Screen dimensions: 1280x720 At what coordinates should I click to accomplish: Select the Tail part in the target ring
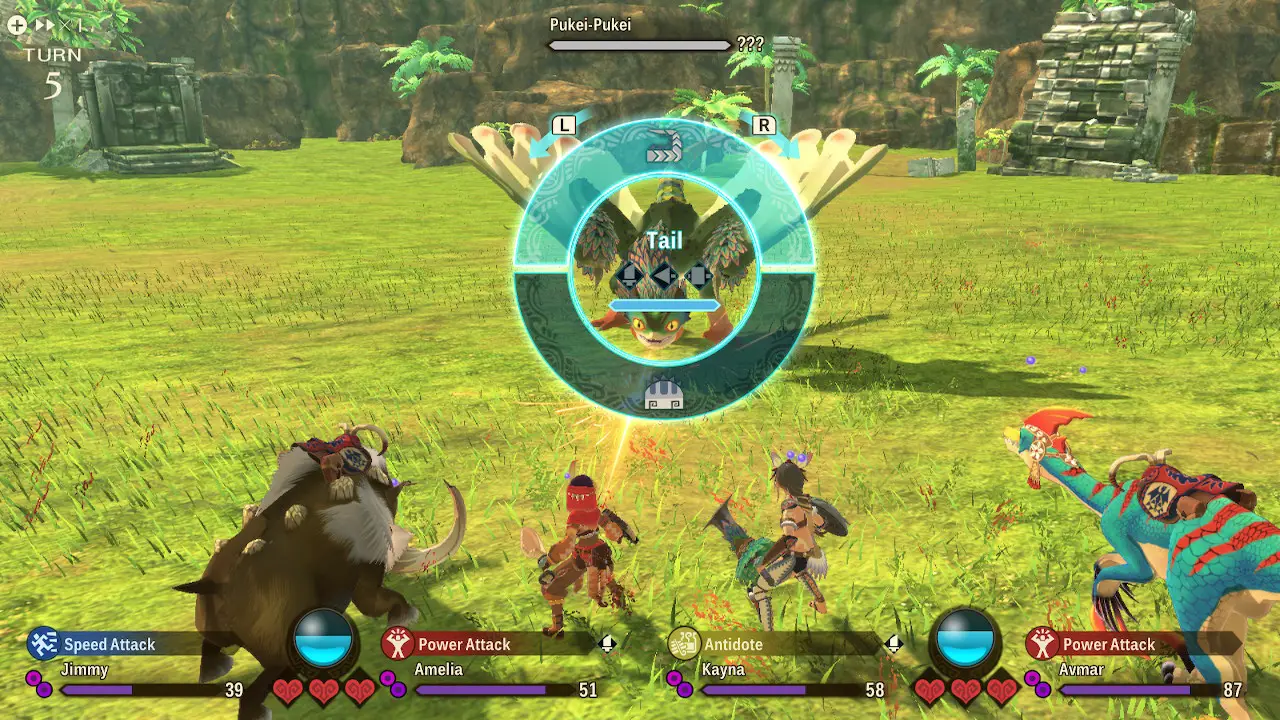pyautogui.click(x=664, y=241)
